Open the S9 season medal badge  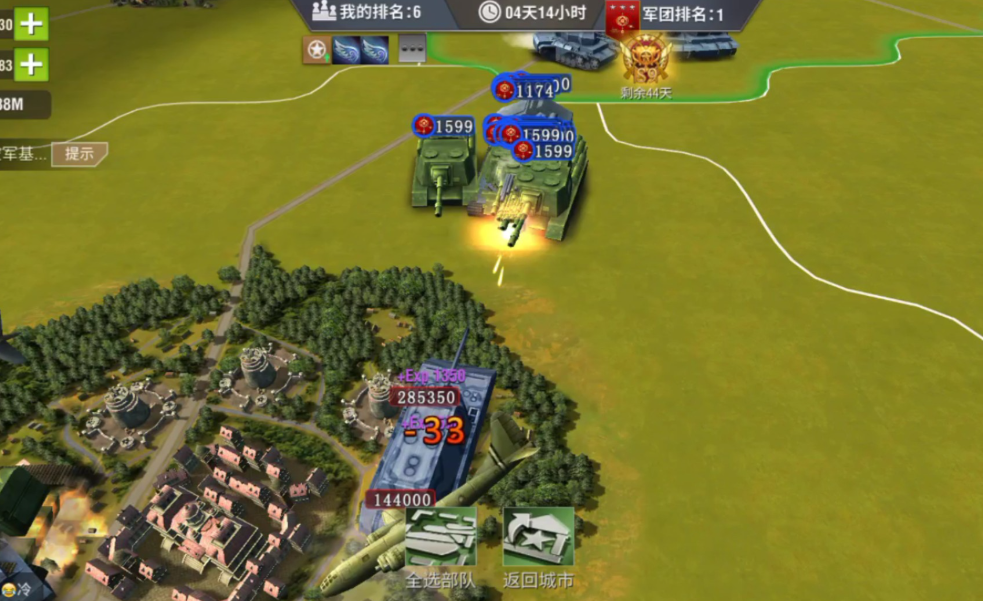pos(645,58)
